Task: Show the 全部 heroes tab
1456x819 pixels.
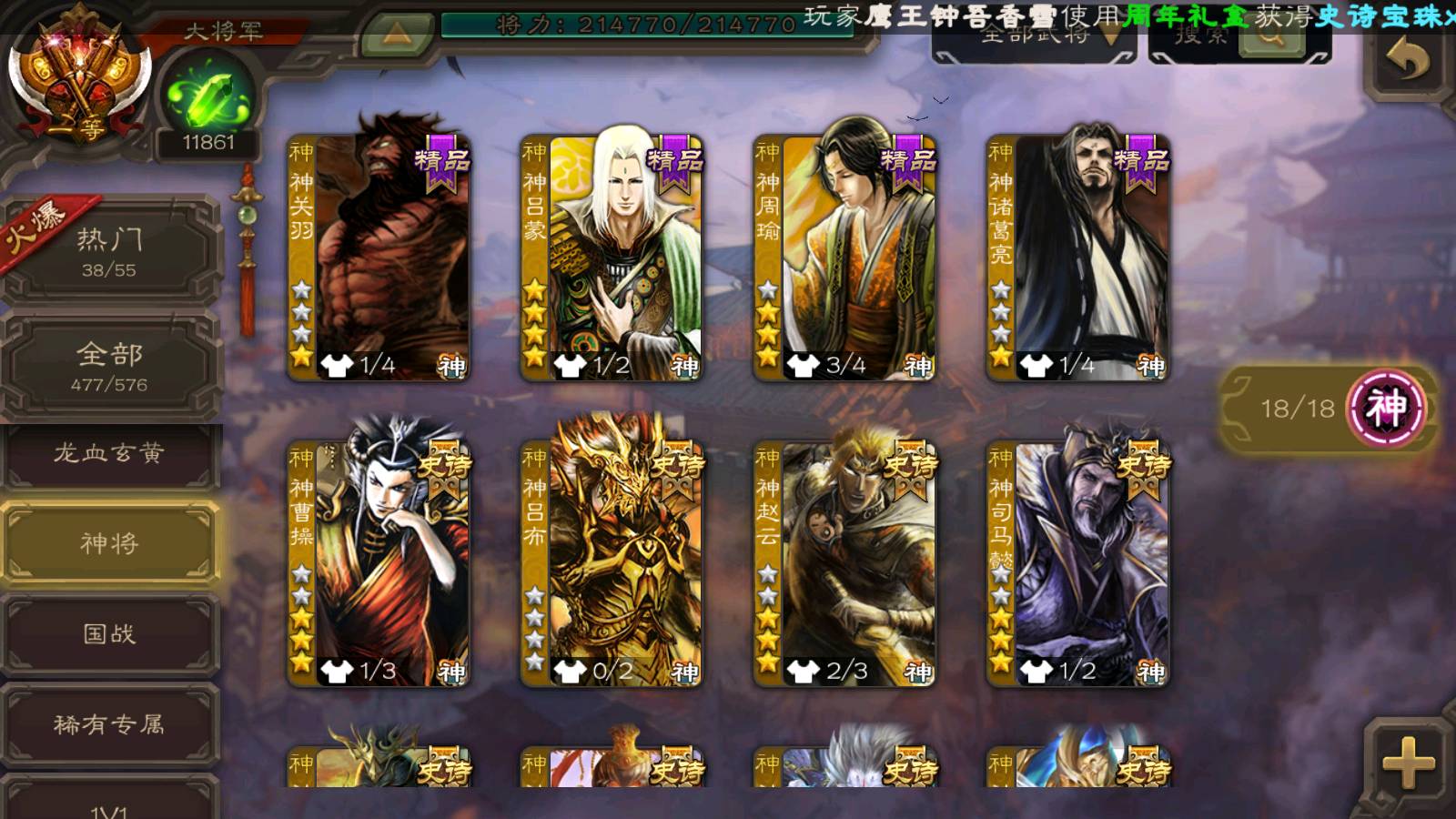Action: (109, 366)
